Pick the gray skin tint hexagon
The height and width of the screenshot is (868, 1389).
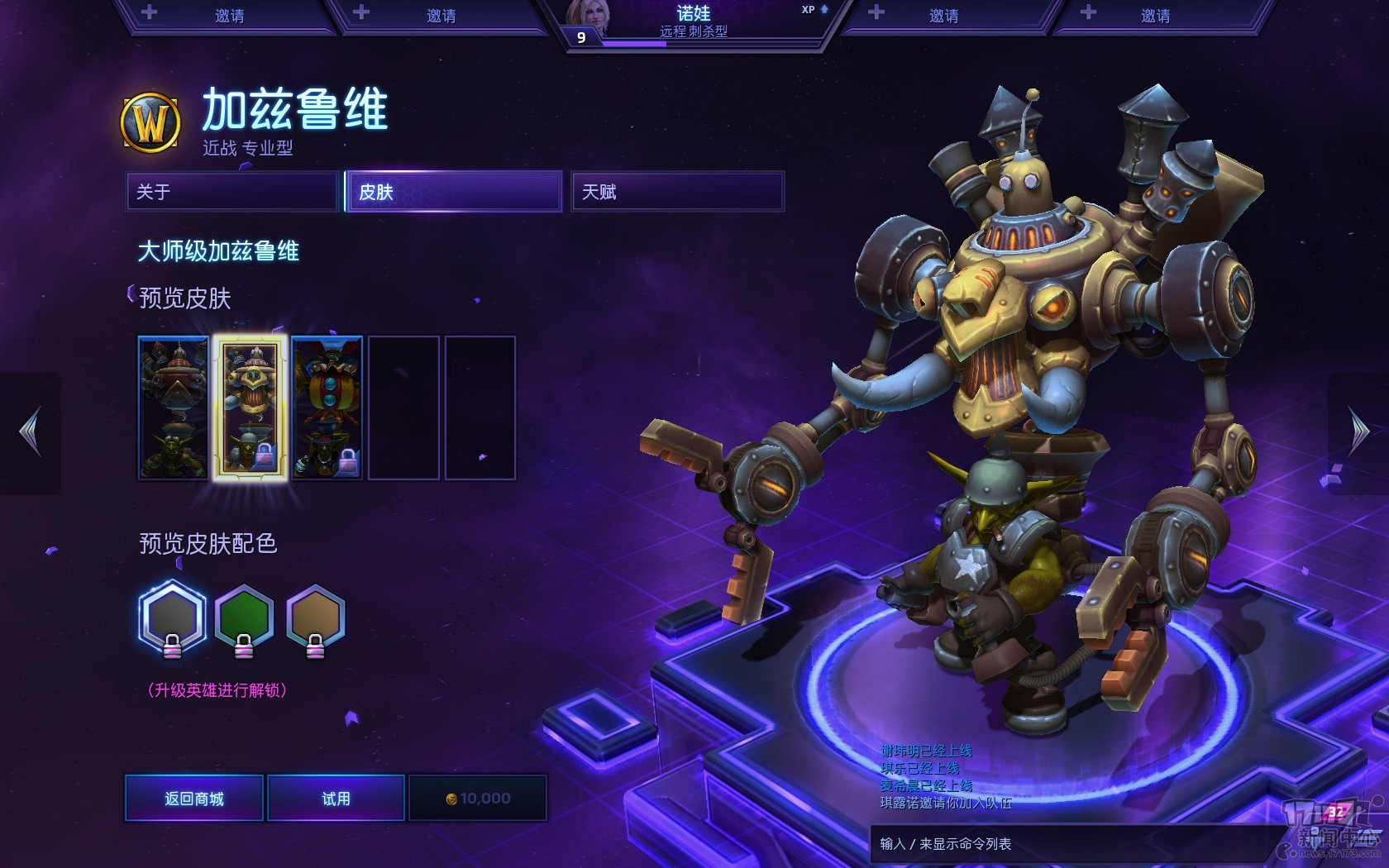pos(172,618)
